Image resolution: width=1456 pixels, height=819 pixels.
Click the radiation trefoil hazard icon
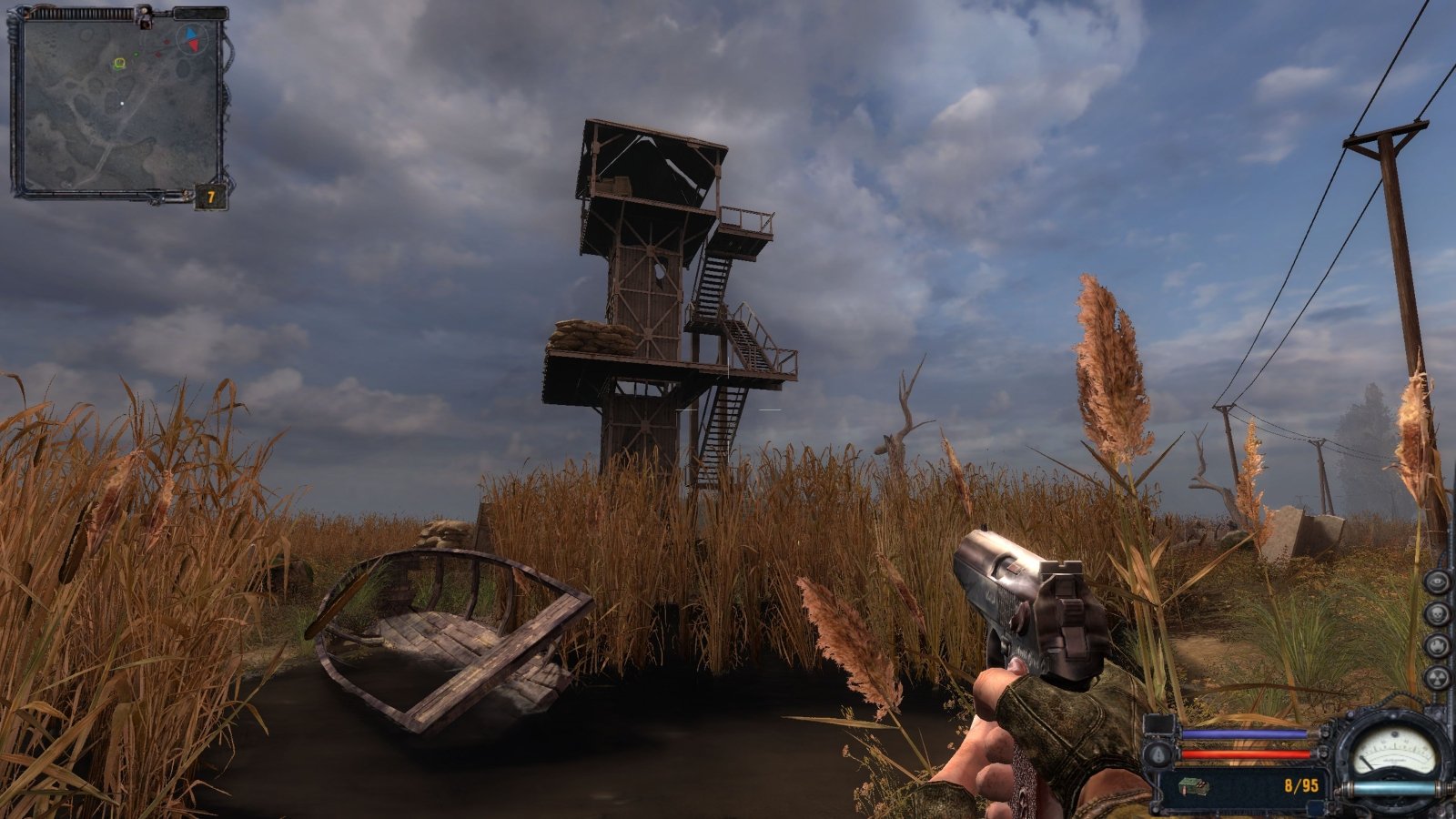[1438, 675]
